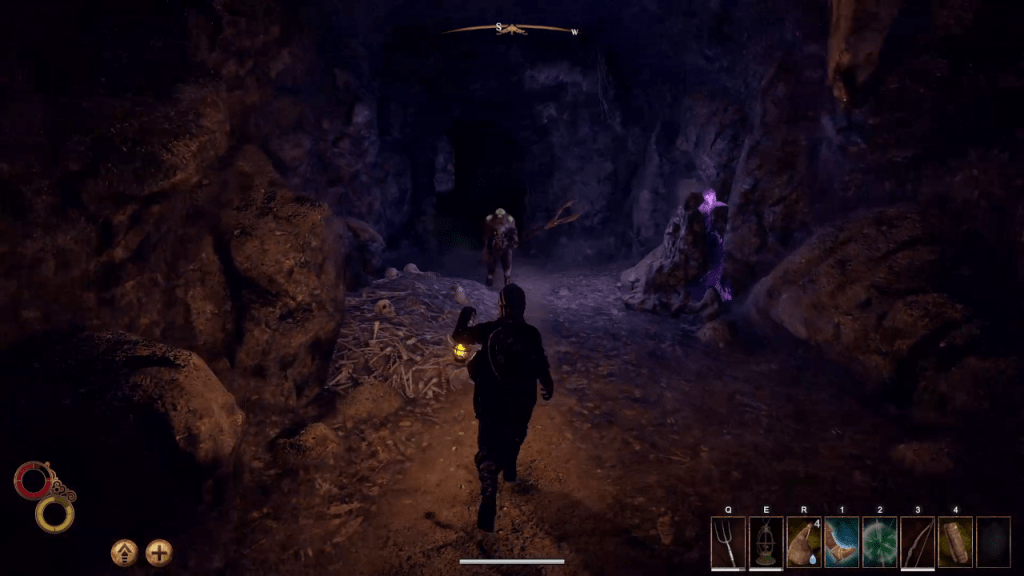Select the lantern hotbar slot
1024x576 pixels.
(766, 541)
